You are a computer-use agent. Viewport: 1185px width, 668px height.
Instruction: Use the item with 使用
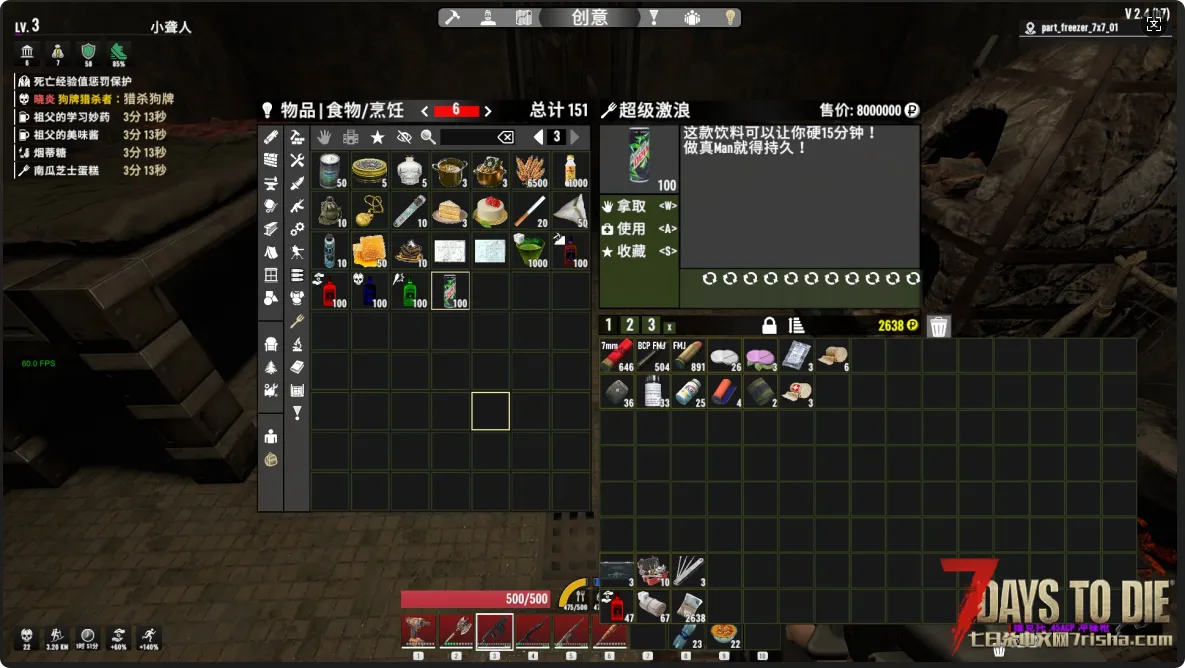tap(630, 229)
